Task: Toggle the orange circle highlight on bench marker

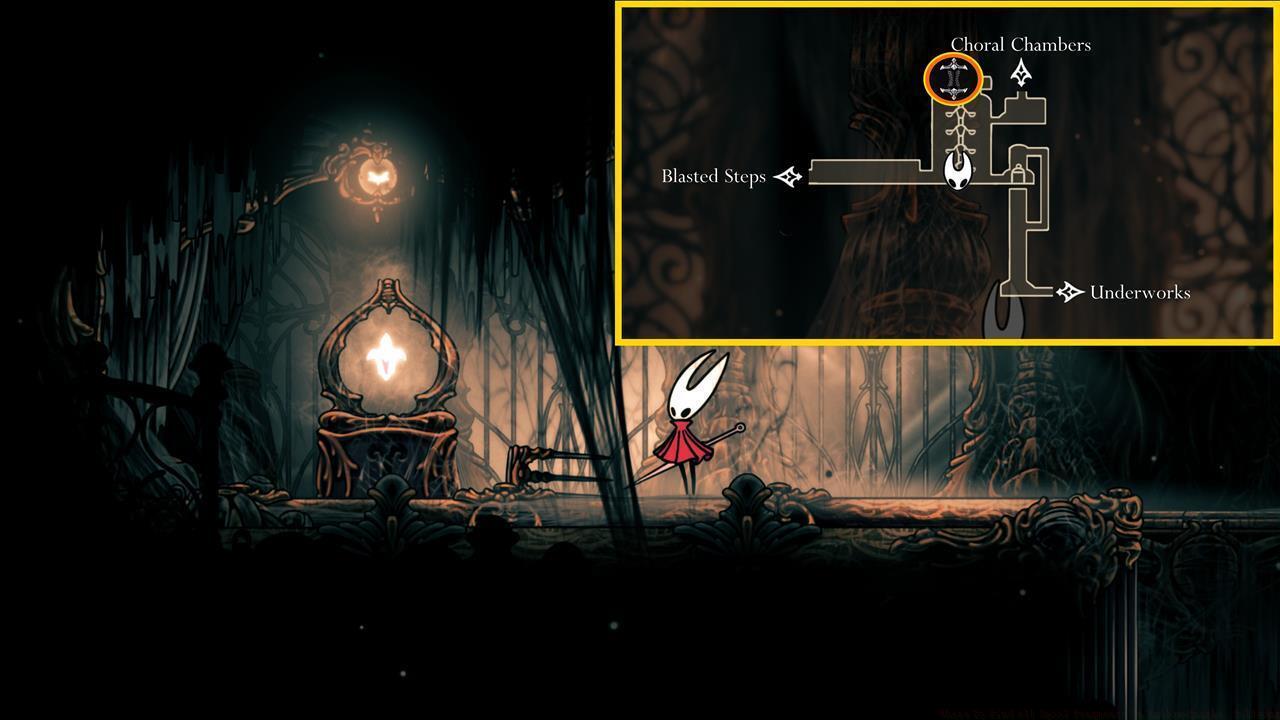Action: click(x=954, y=78)
